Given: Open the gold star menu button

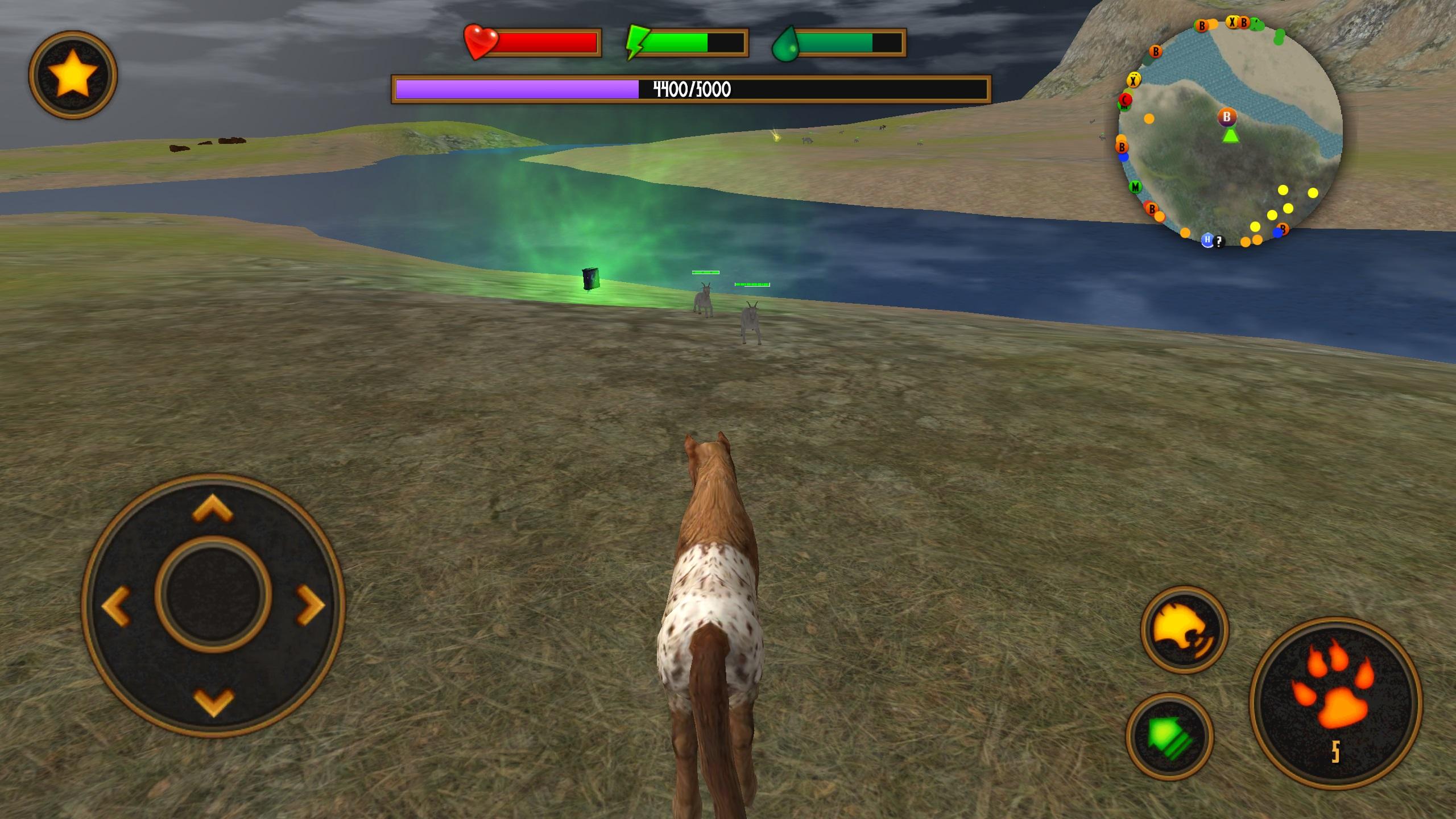Looking at the screenshot, I should pyautogui.click(x=73, y=75).
